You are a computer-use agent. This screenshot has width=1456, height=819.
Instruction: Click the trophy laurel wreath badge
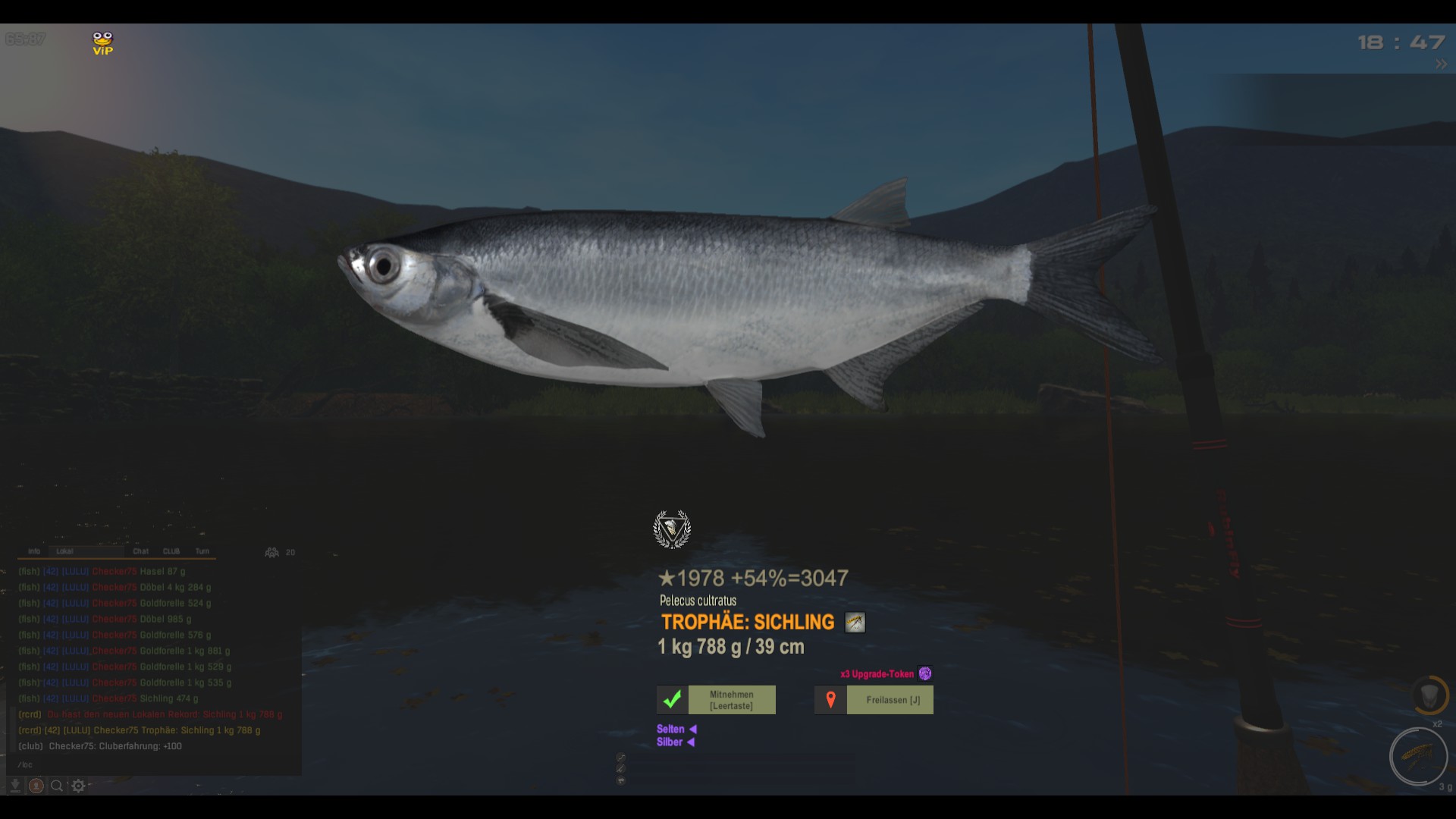point(672,529)
